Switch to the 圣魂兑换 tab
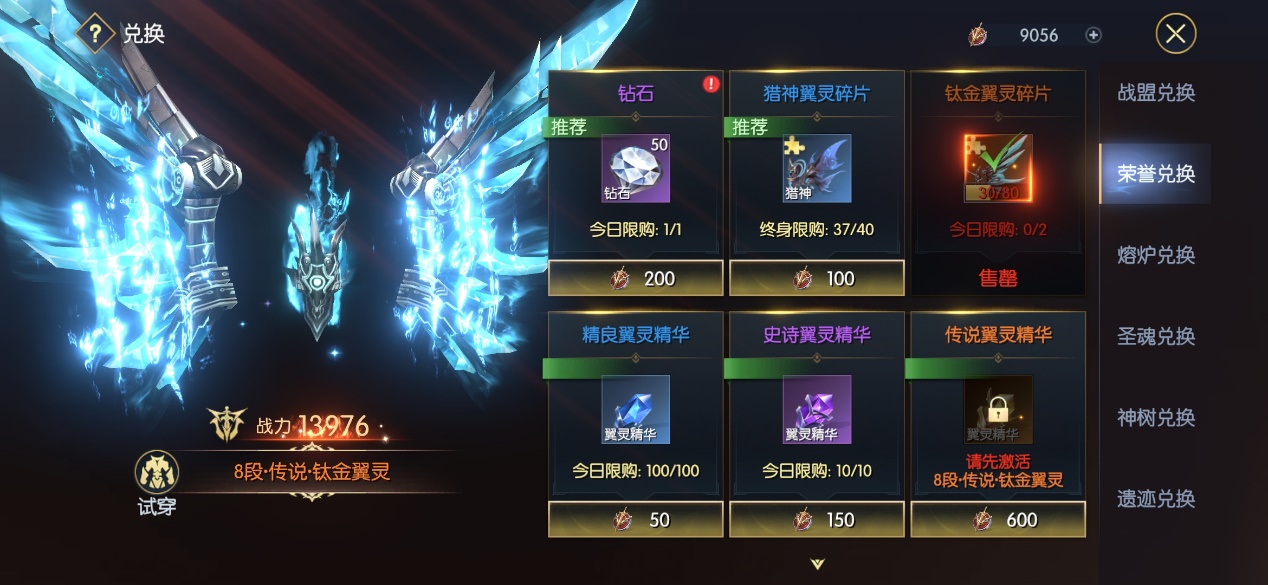Screen dimensions: 1268x585 (1156, 336)
